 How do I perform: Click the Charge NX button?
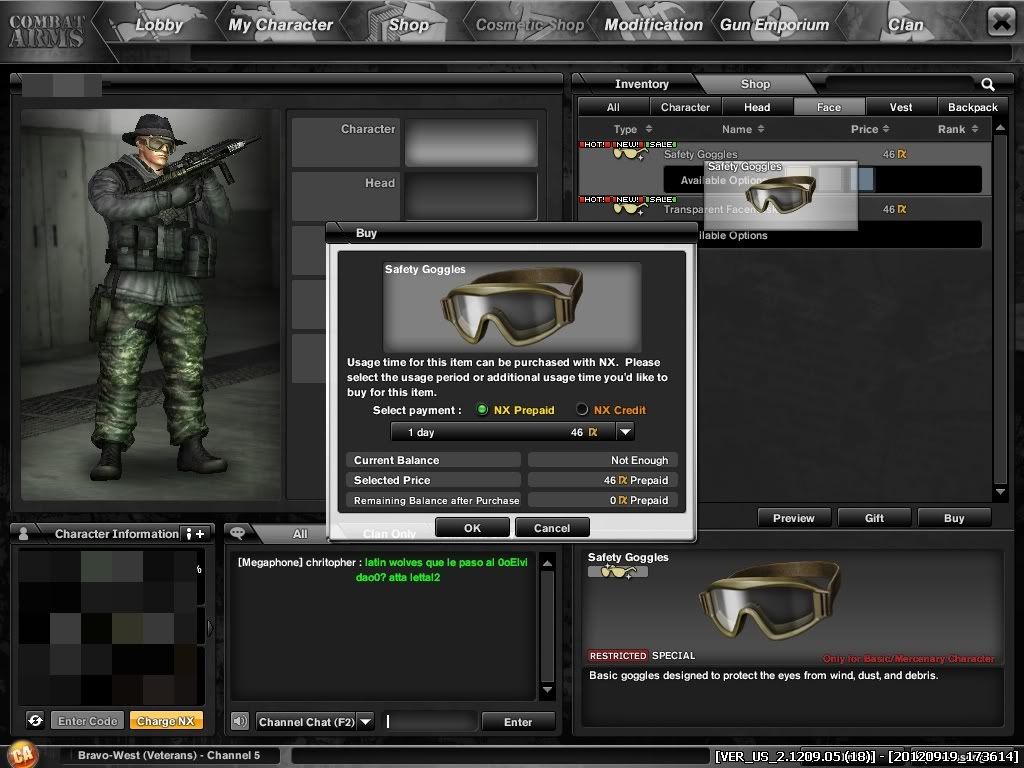(166, 721)
